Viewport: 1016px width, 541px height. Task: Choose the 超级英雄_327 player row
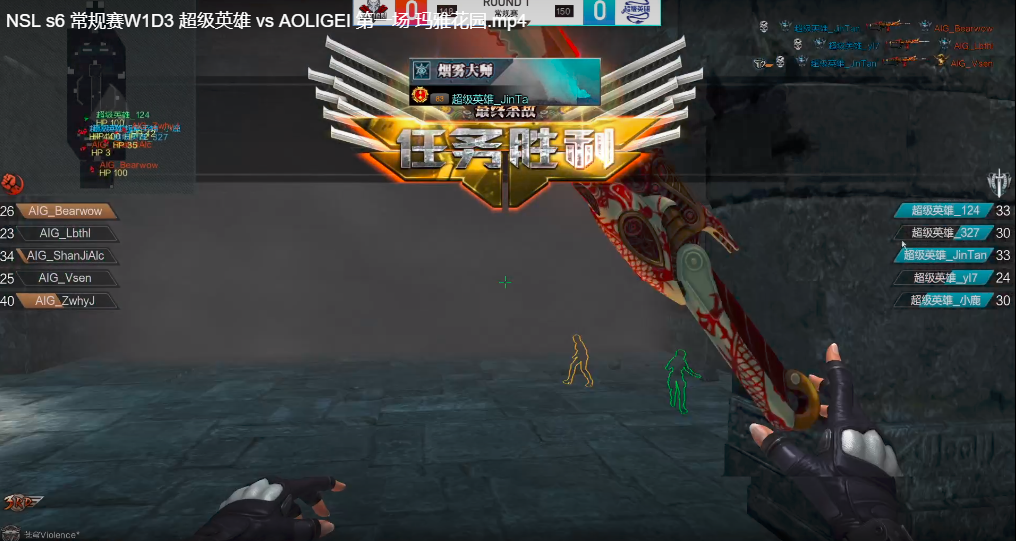pos(945,233)
